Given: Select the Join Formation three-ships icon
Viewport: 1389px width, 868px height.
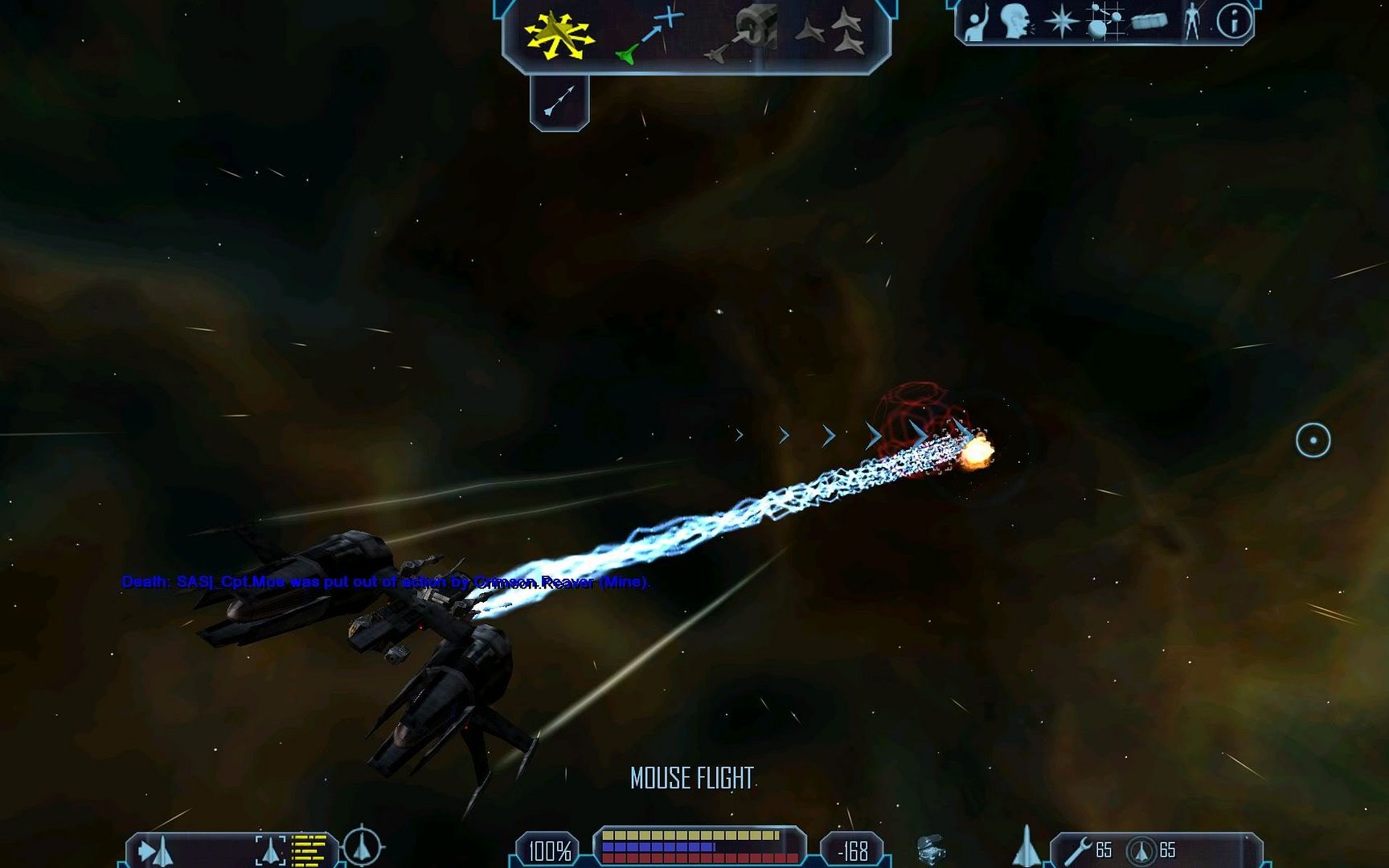Looking at the screenshot, I should 831,32.
